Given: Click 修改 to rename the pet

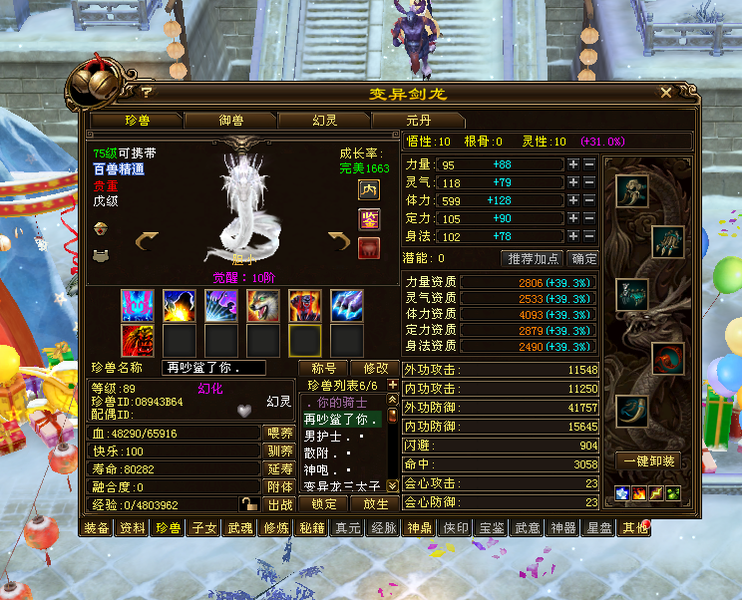Looking at the screenshot, I should 375,368.
